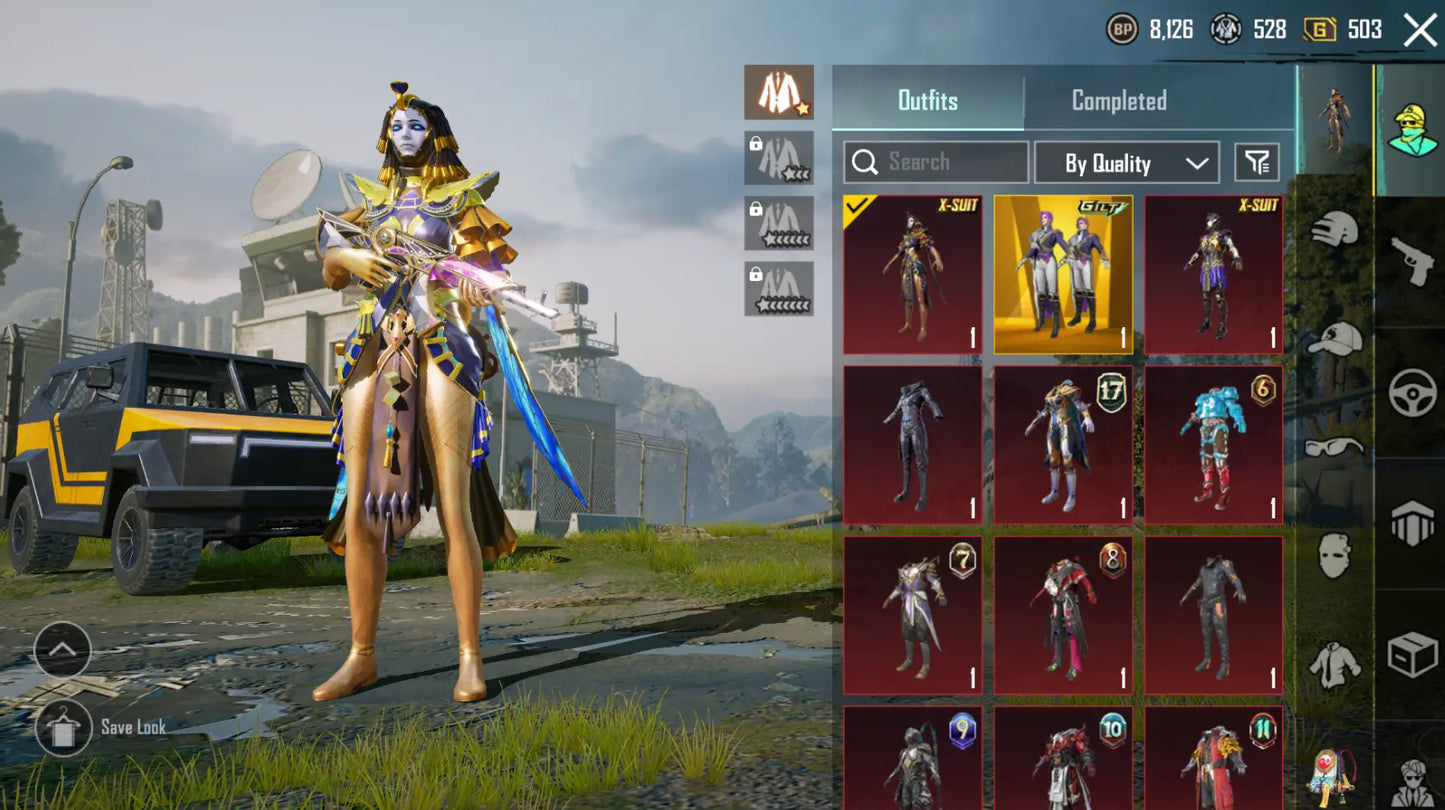
Task: Choose the outfit tile with badge 7
Action: 912,615
